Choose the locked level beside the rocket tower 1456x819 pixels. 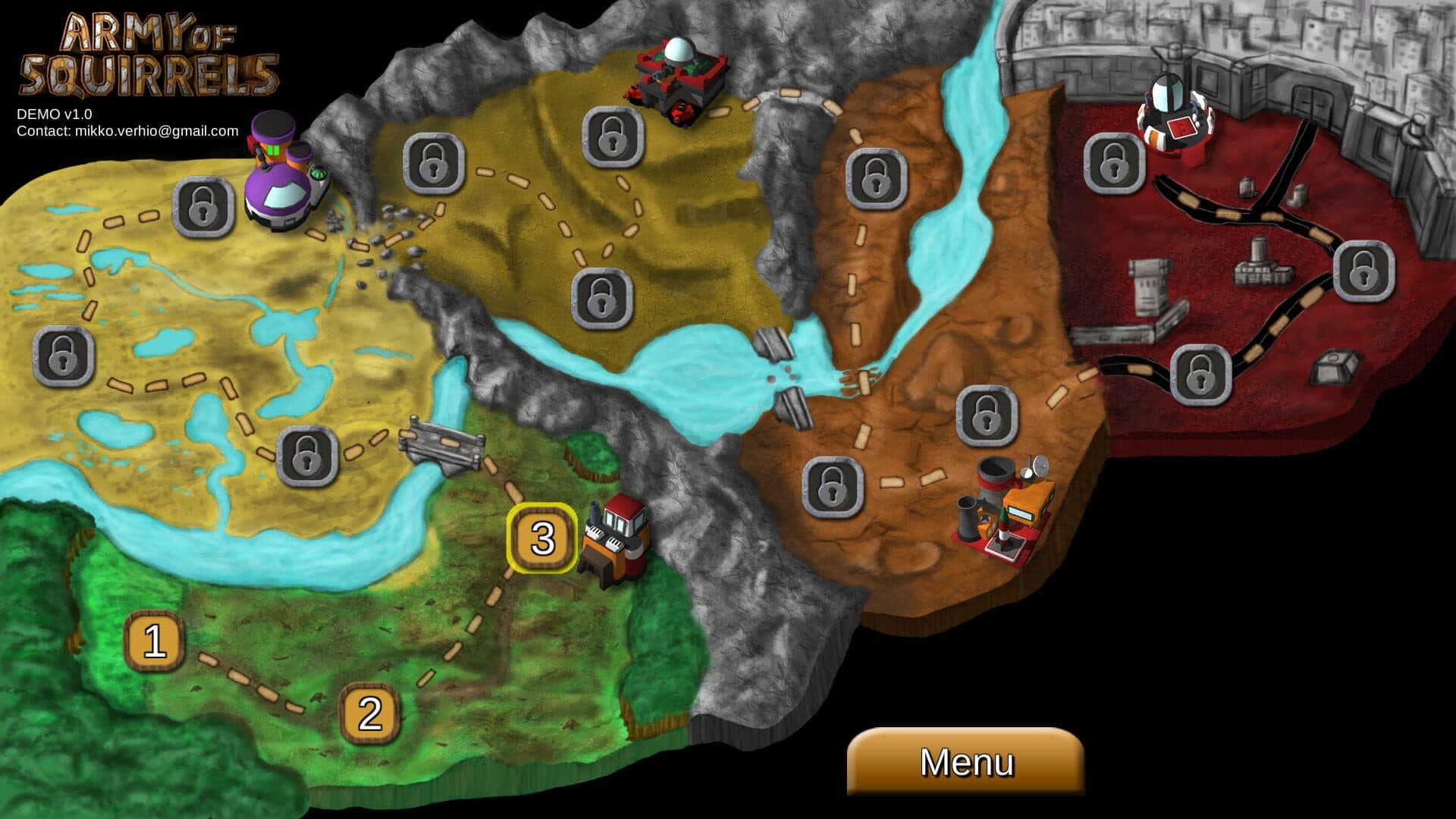(x=1113, y=162)
